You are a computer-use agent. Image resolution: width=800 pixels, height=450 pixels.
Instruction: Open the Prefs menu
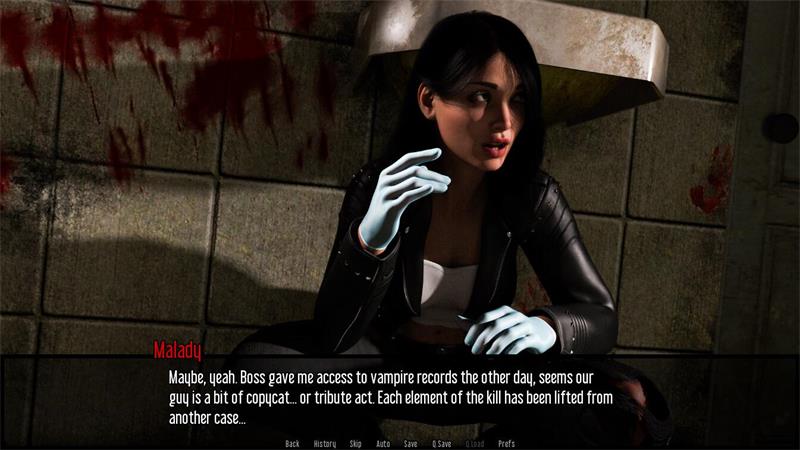point(506,443)
